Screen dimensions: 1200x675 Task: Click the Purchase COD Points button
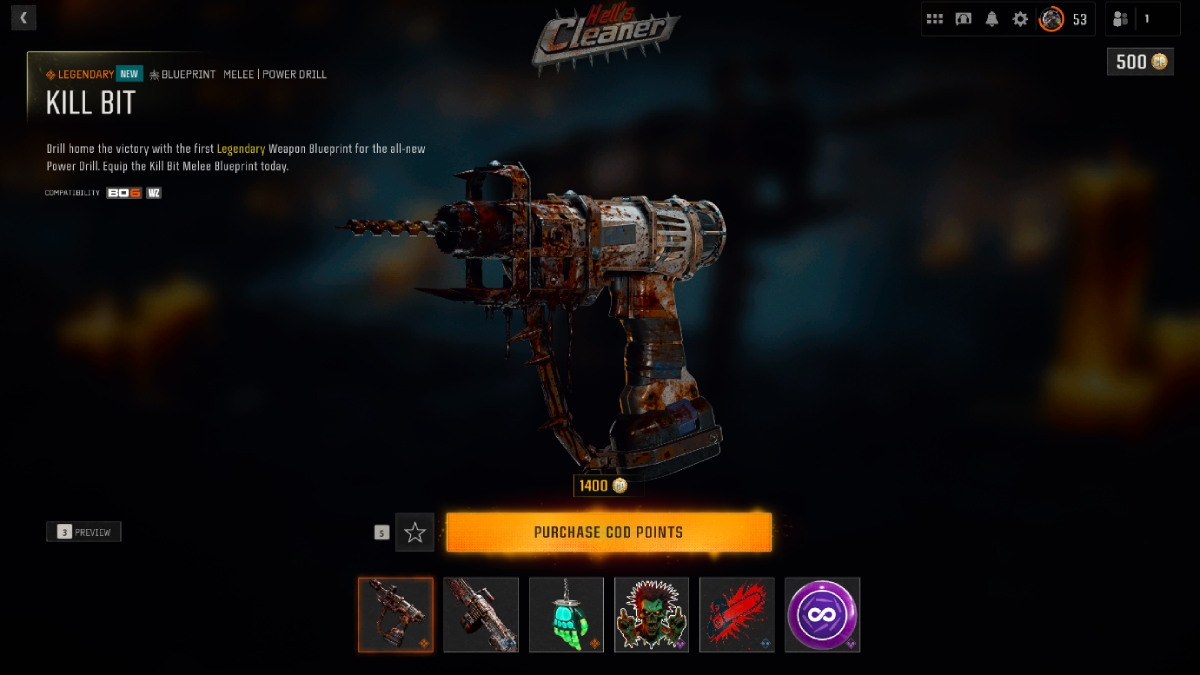(608, 532)
